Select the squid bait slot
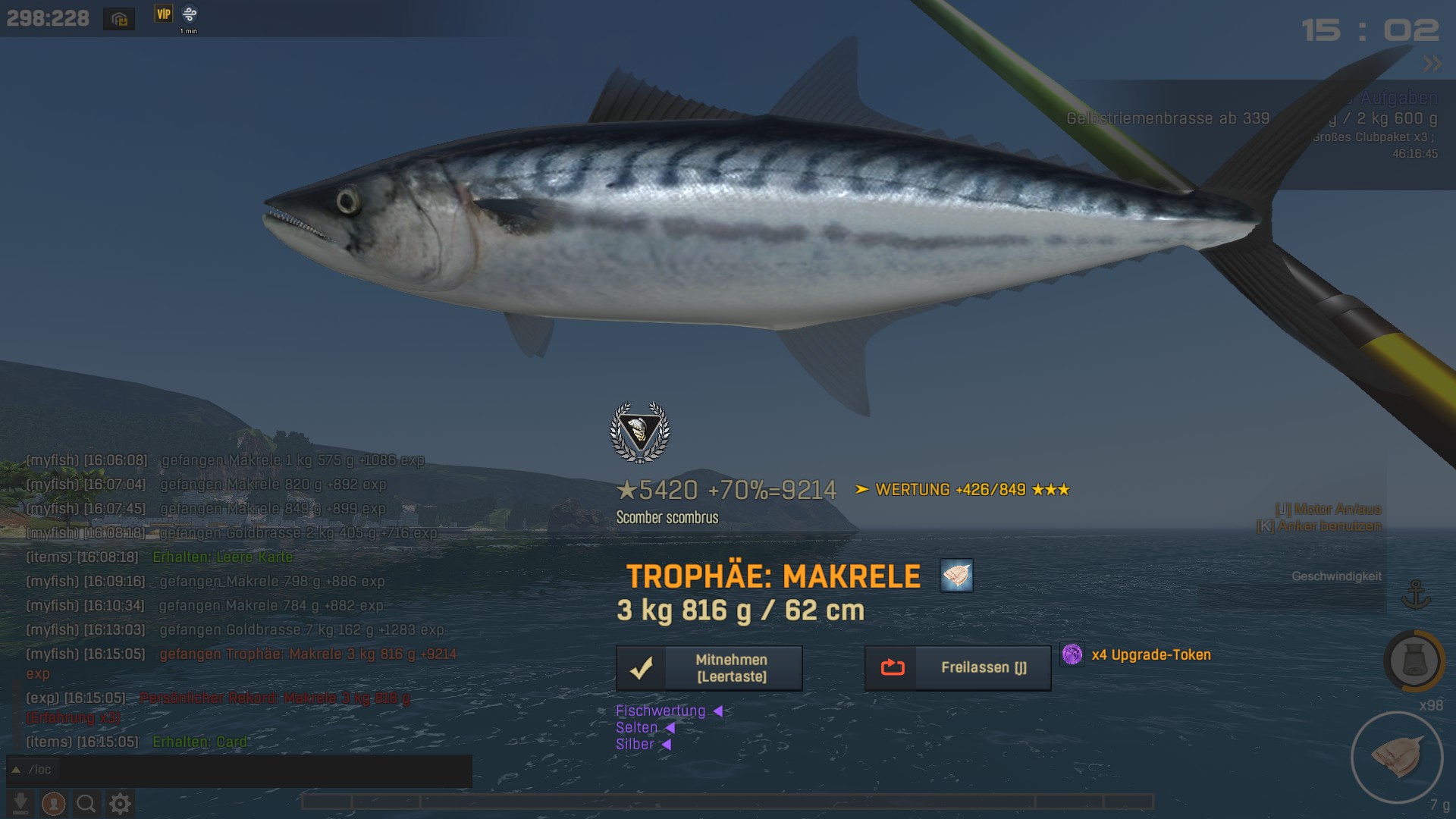This screenshot has height=819, width=1456. 1396,757
